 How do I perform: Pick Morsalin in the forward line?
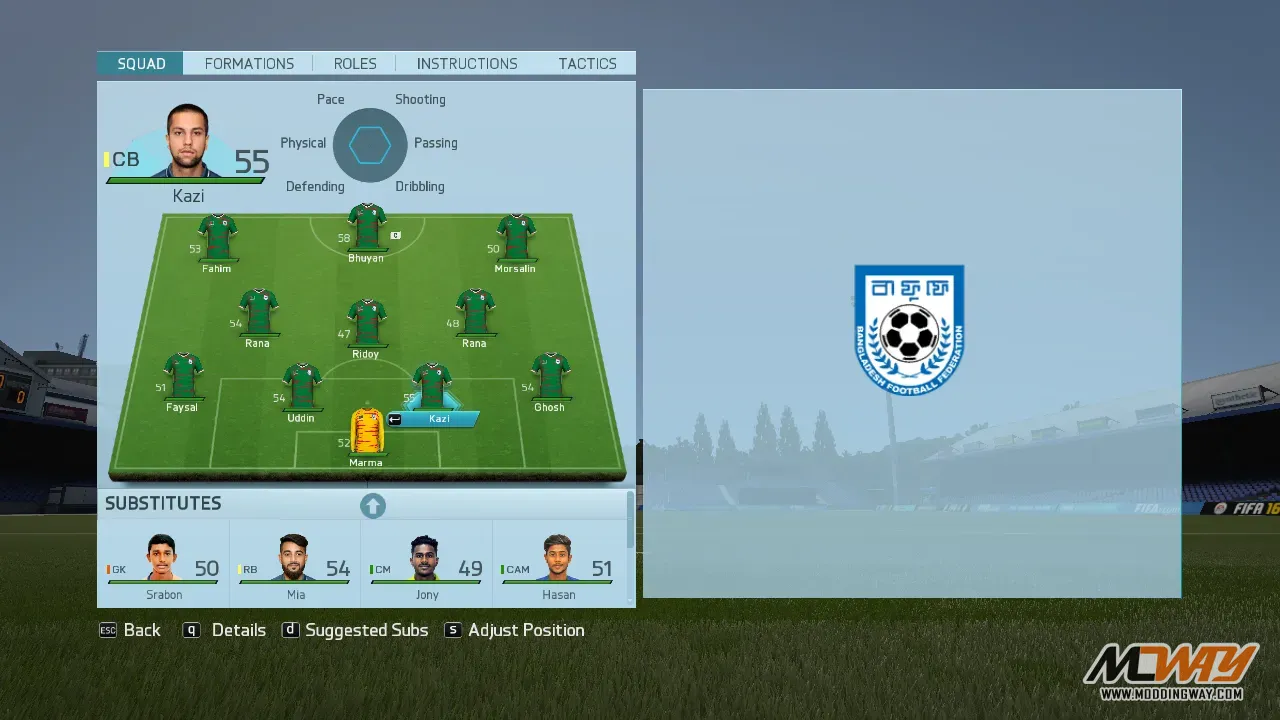(x=515, y=238)
